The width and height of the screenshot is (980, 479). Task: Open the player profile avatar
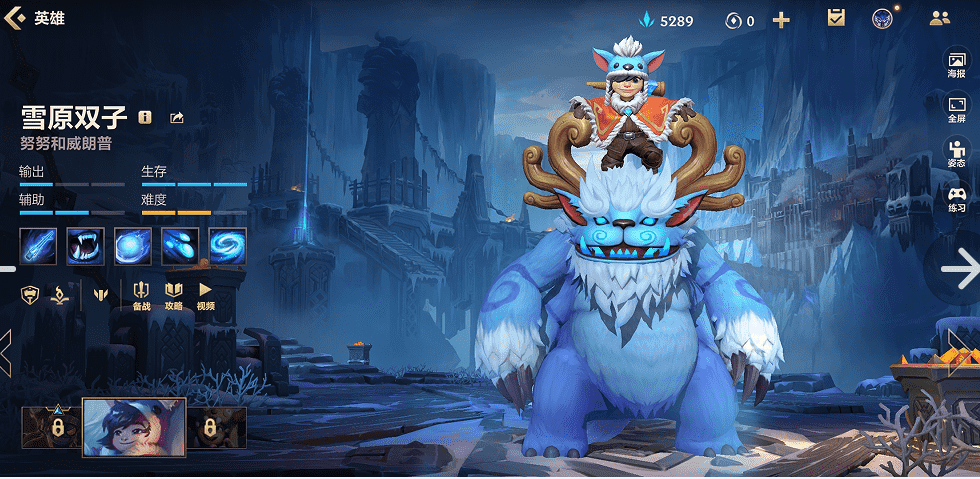point(881,18)
